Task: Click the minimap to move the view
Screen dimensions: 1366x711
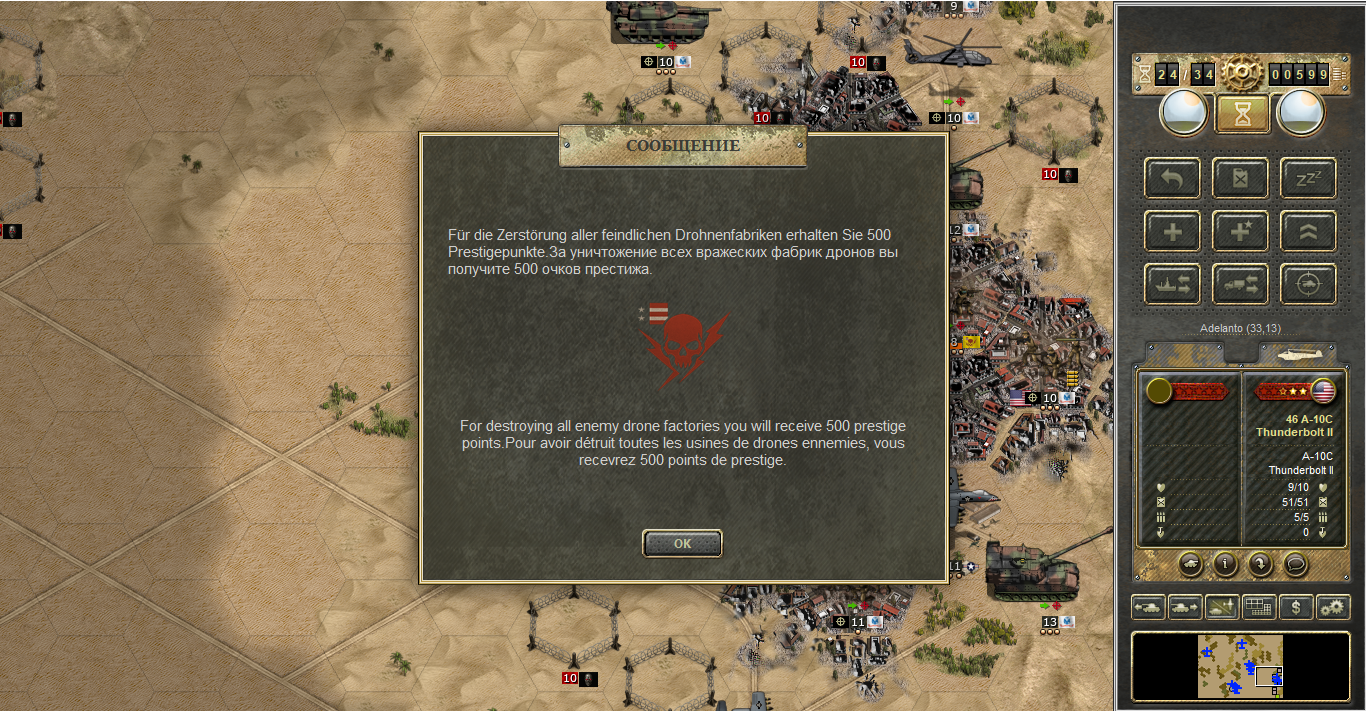Action: point(1240,665)
